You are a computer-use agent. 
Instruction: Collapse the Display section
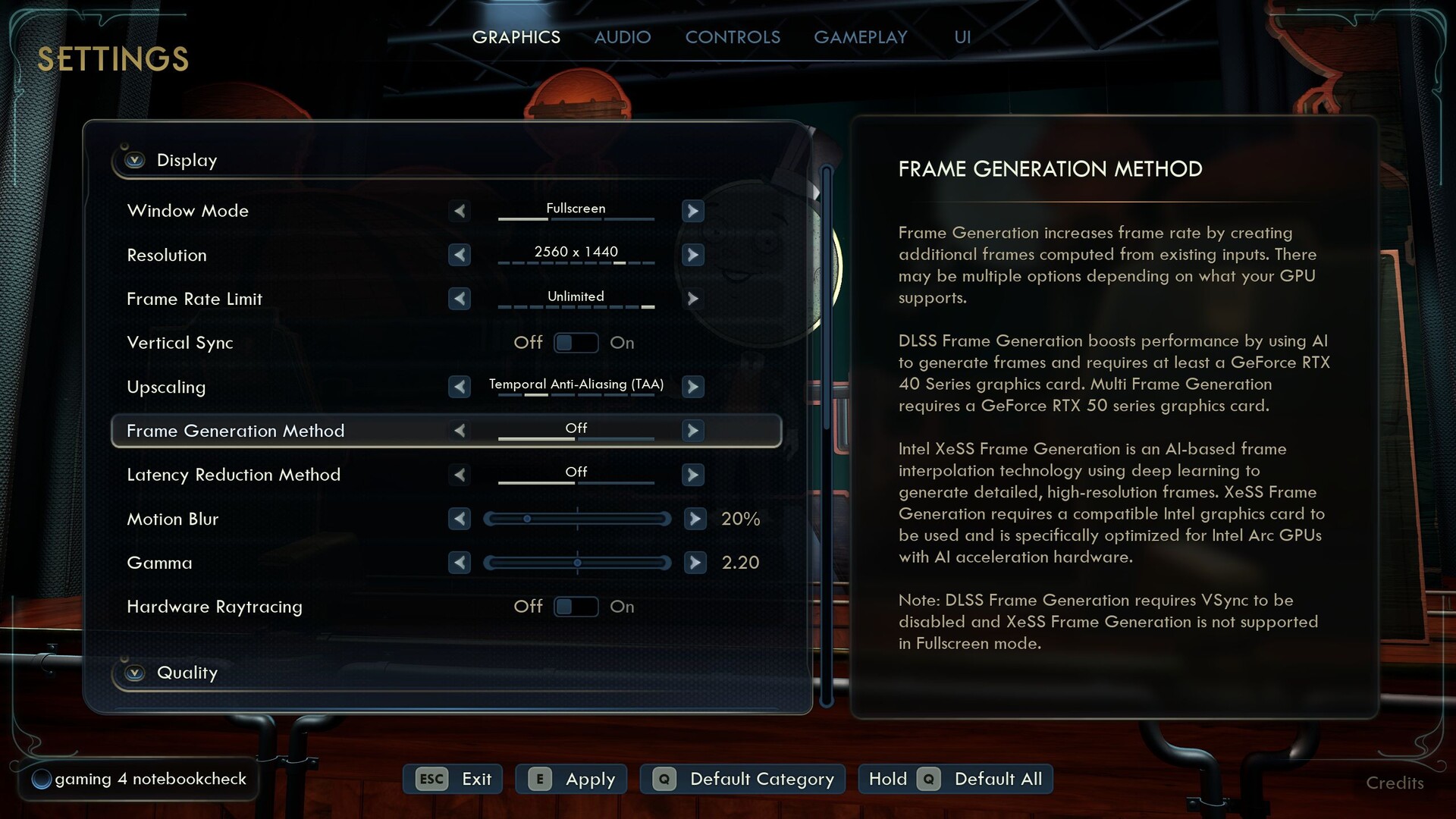(x=135, y=160)
